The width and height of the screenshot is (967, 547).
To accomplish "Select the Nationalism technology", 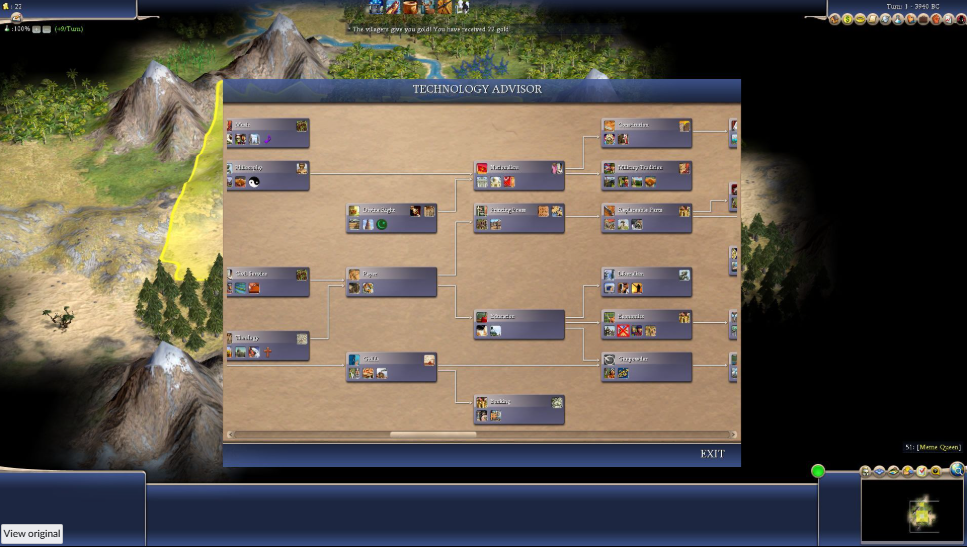I will click(x=519, y=175).
